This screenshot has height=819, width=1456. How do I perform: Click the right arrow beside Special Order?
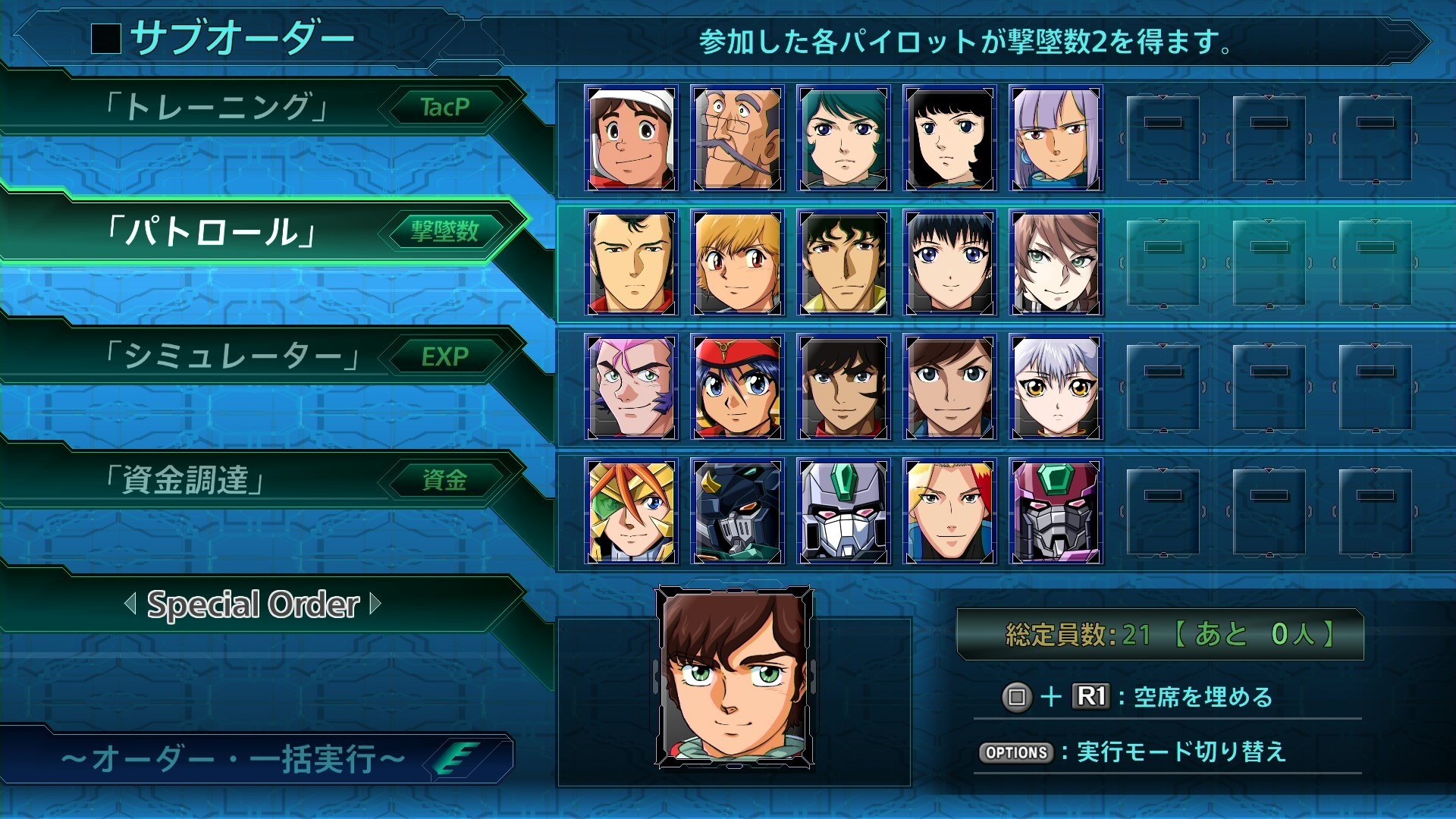tap(375, 604)
